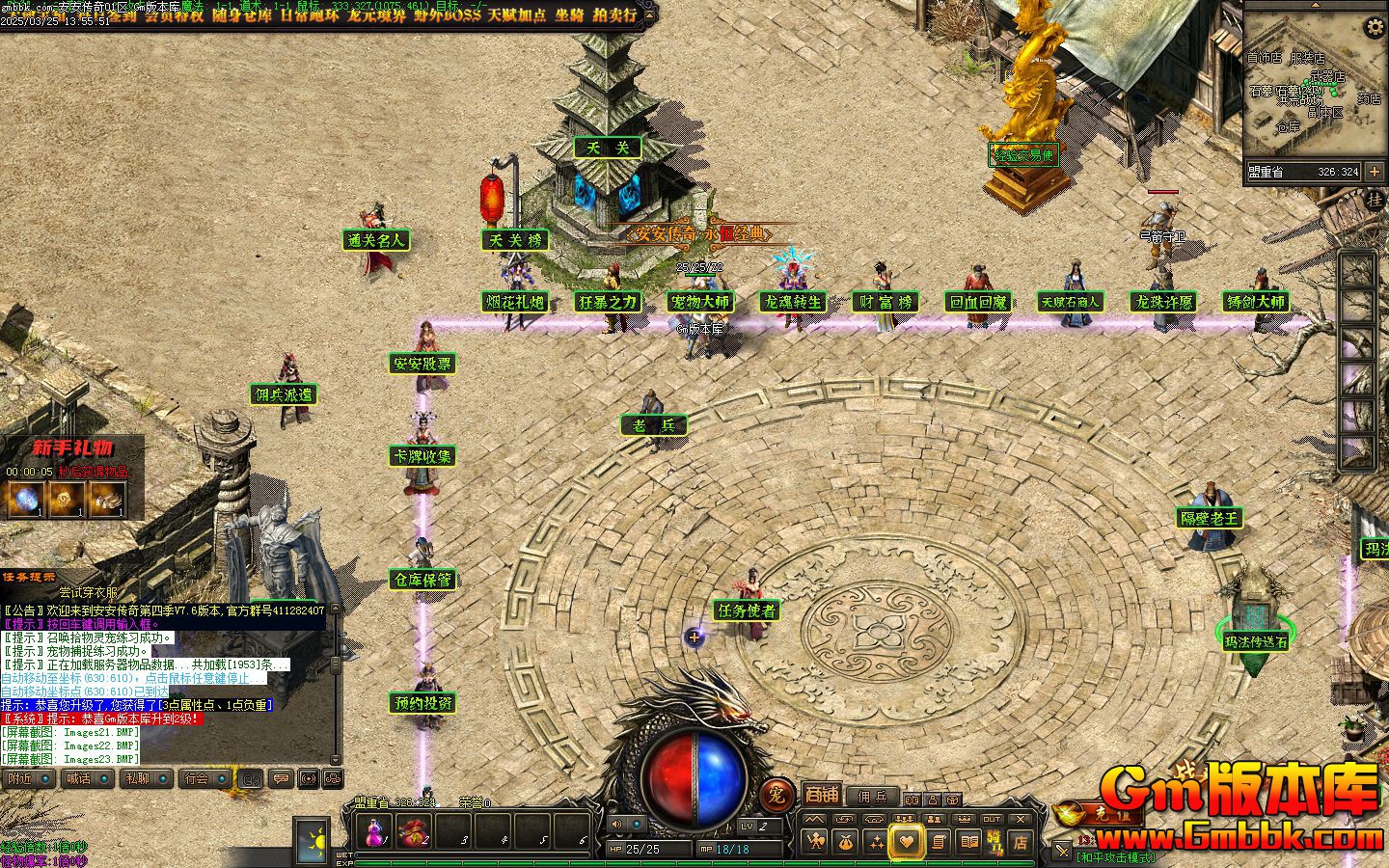Open the 骑马 mount button
This screenshot has height=868, width=1389.
pyautogui.click(x=994, y=842)
